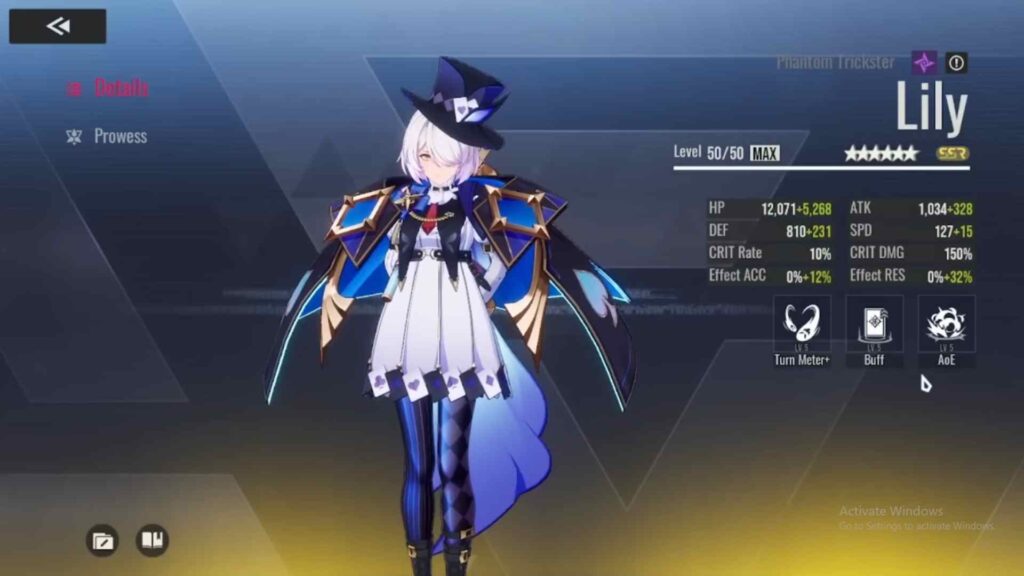Inspect the AoE skill icon
Image resolution: width=1024 pixels, height=576 pixels.
946,324
